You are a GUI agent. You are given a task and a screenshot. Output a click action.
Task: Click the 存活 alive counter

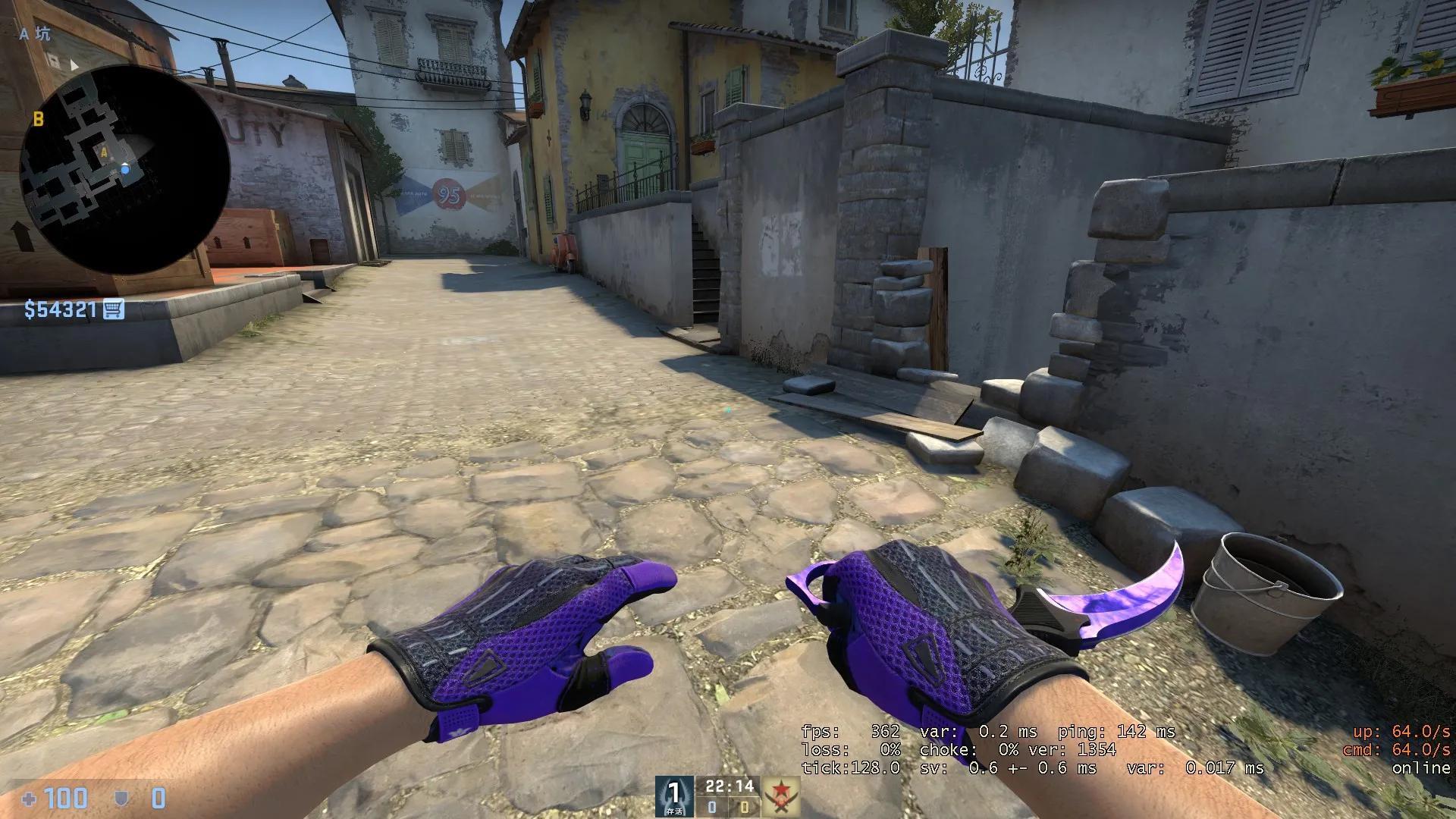676,811
